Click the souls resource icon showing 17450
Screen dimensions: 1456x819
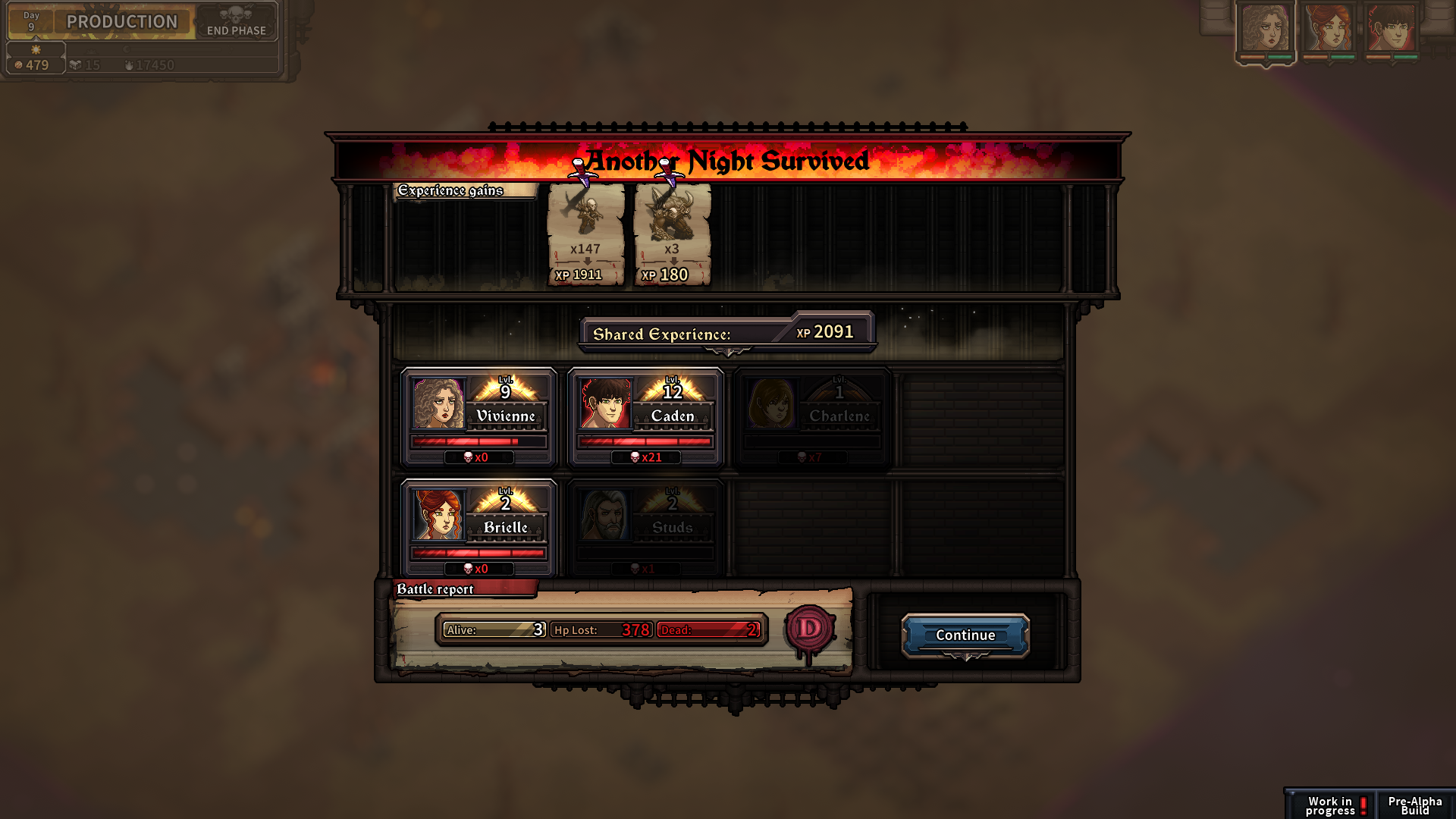[x=129, y=64]
